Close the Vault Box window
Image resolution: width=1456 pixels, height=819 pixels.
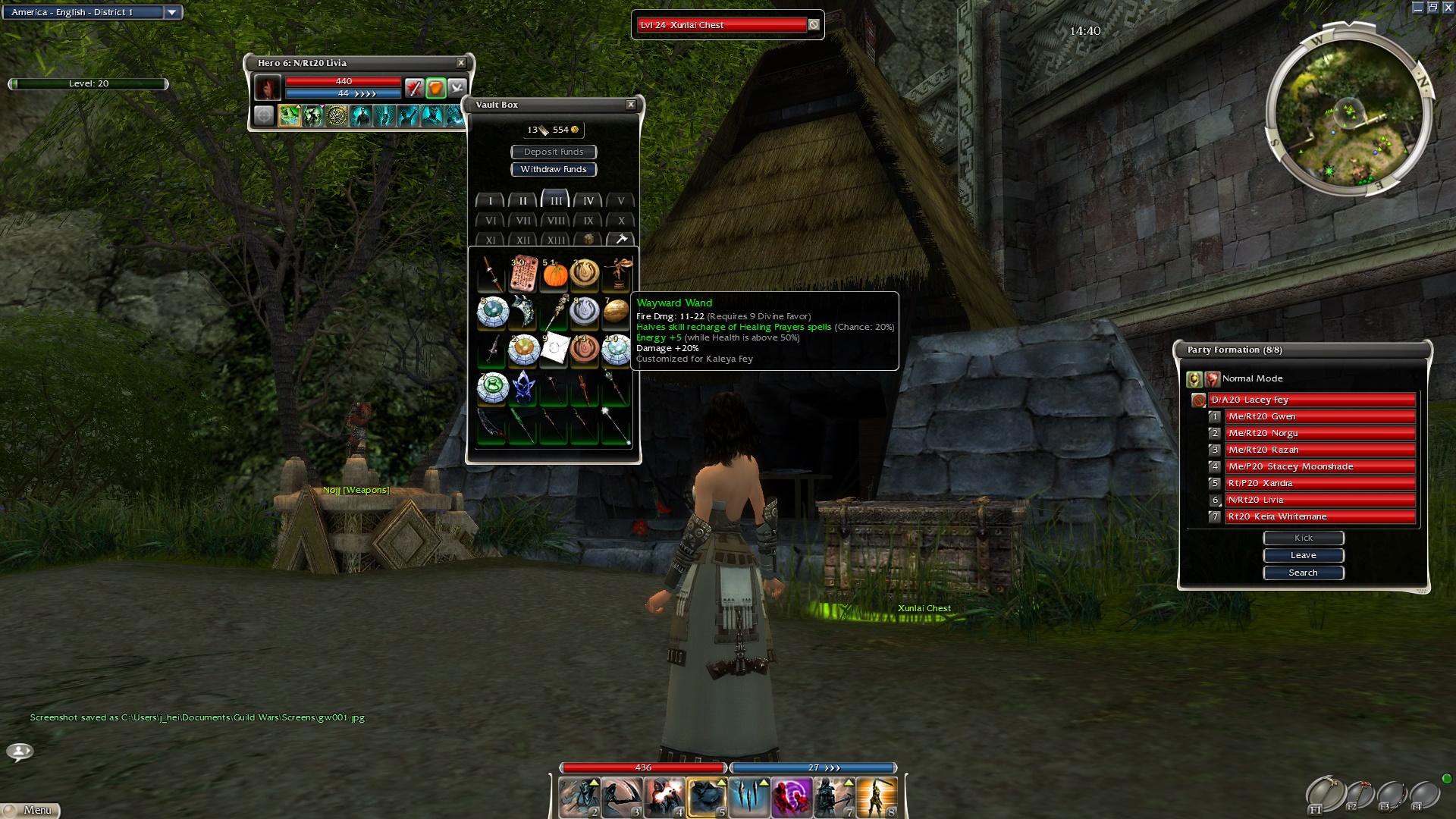[631, 105]
